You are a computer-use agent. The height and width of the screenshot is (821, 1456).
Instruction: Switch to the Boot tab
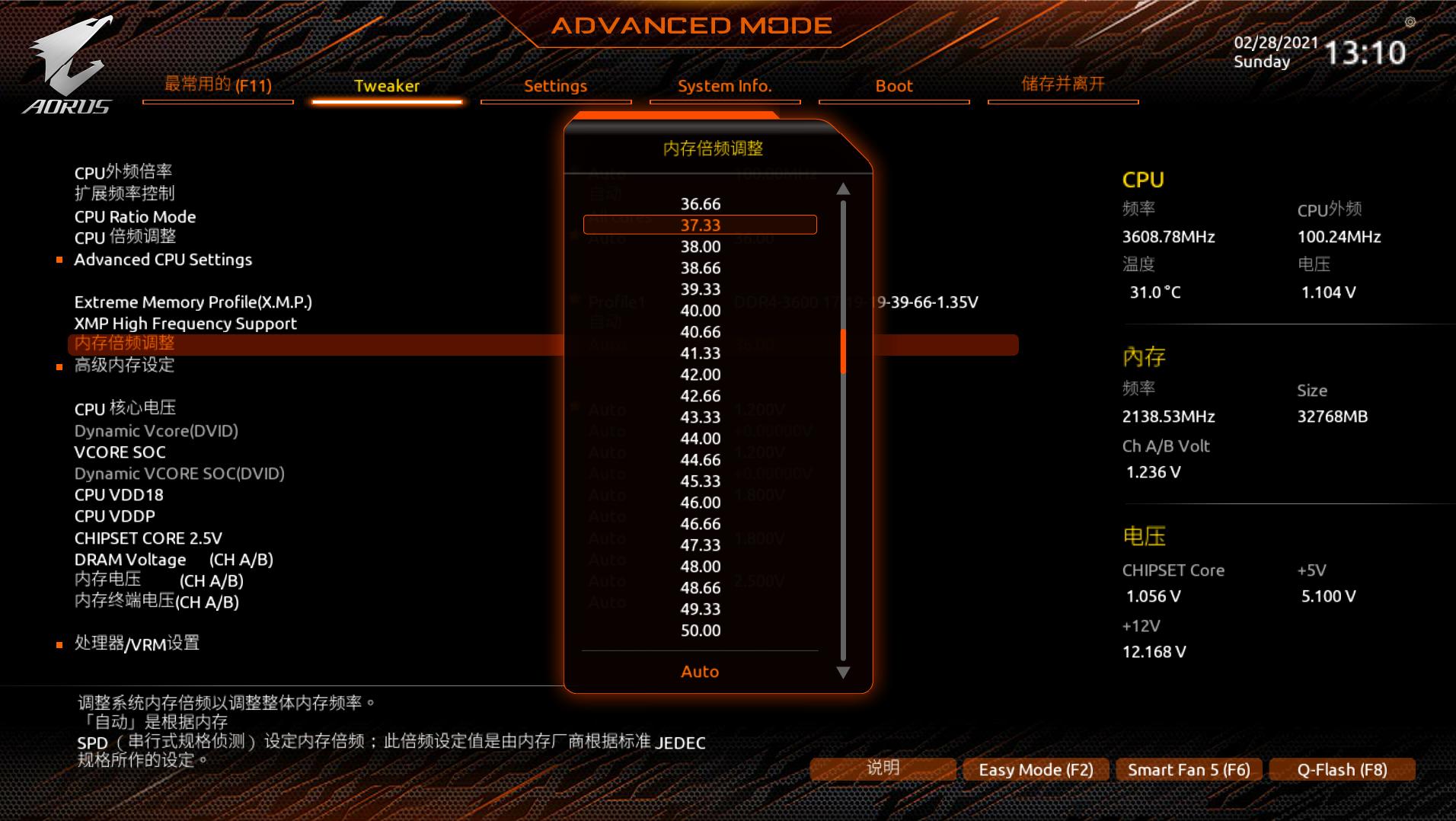point(893,86)
